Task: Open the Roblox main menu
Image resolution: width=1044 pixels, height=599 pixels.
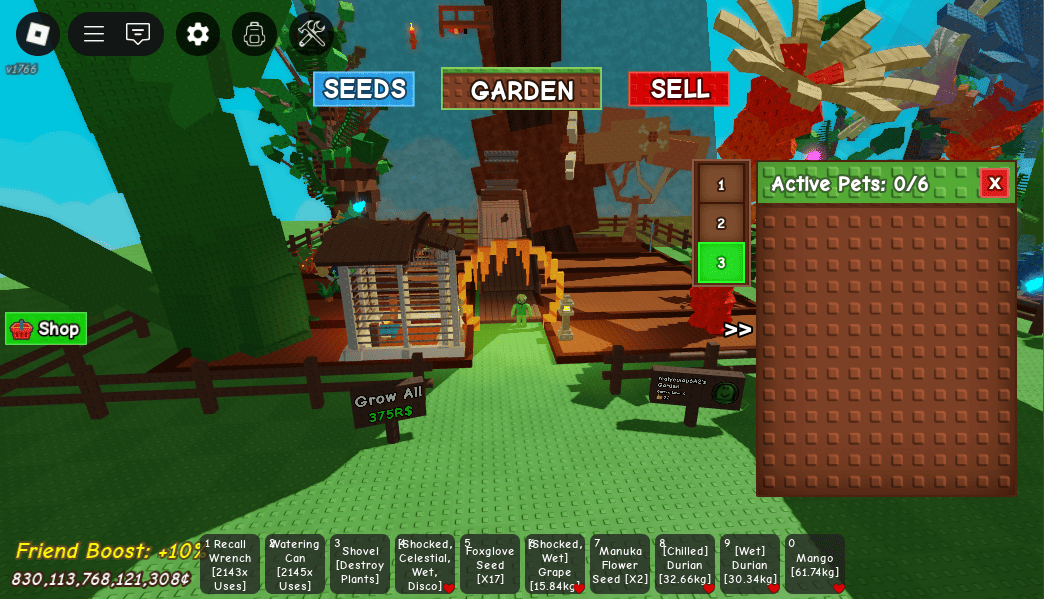Action: pyautogui.click(x=38, y=34)
